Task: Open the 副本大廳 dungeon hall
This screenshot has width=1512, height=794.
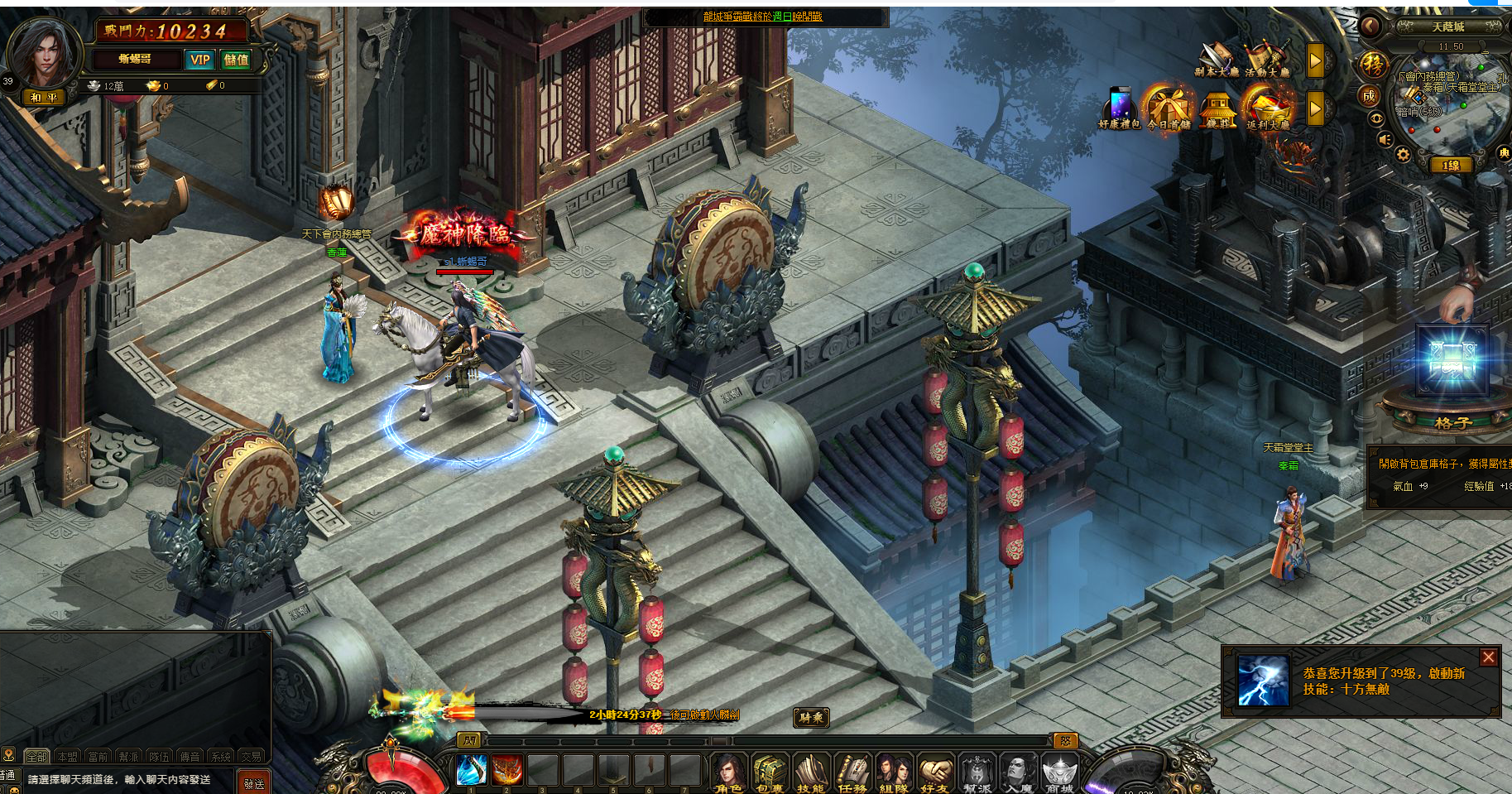Action: [x=1216, y=60]
